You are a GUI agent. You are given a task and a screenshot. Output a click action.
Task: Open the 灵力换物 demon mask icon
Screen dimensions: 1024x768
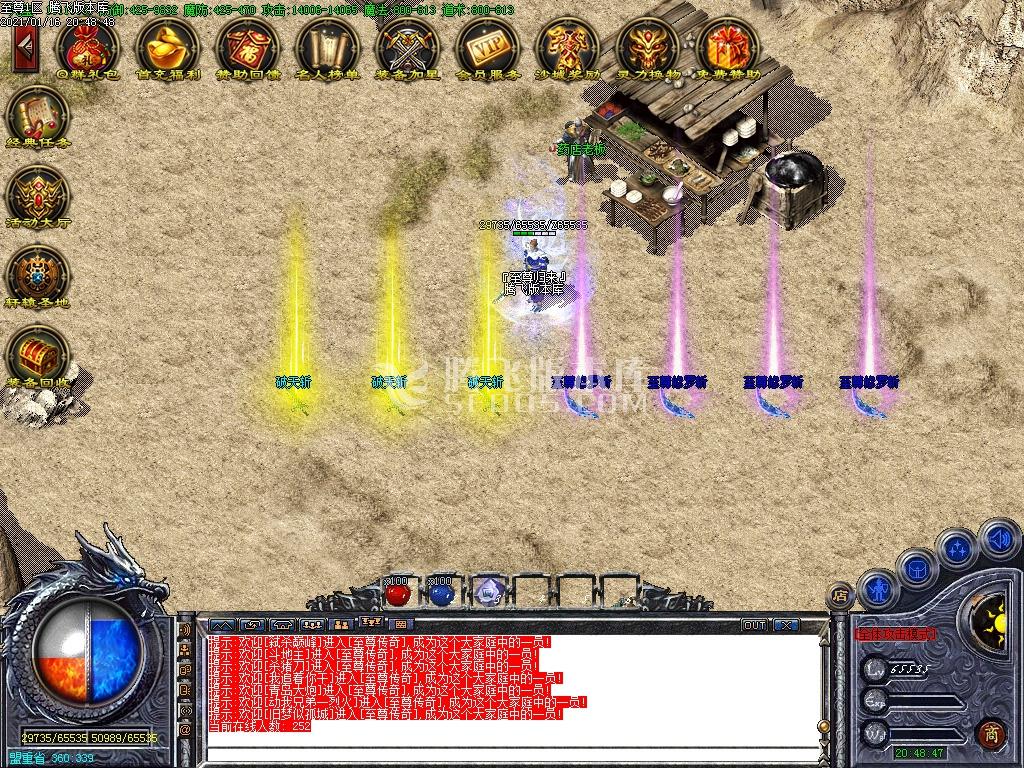tap(647, 45)
